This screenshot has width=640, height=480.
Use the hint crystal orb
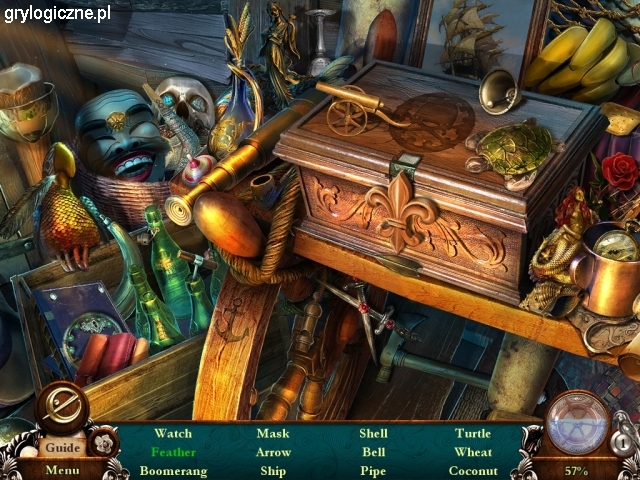(x=577, y=422)
